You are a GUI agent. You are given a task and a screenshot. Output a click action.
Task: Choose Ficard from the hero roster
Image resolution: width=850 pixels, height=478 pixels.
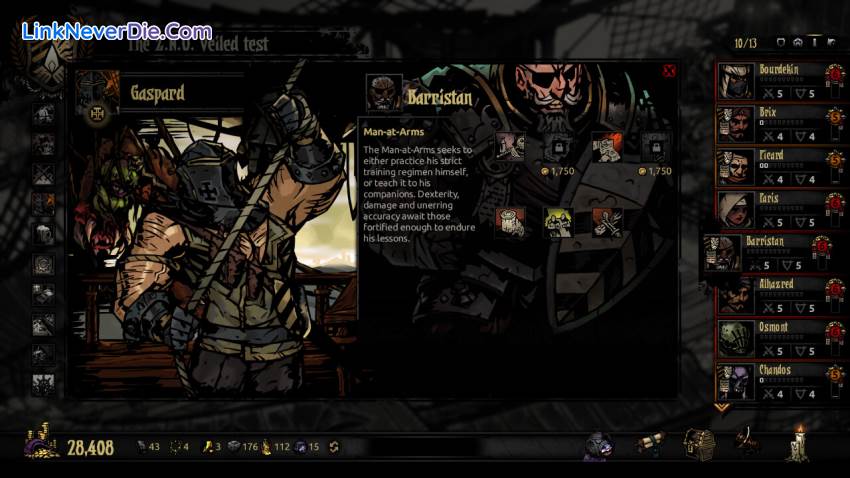click(774, 168)
